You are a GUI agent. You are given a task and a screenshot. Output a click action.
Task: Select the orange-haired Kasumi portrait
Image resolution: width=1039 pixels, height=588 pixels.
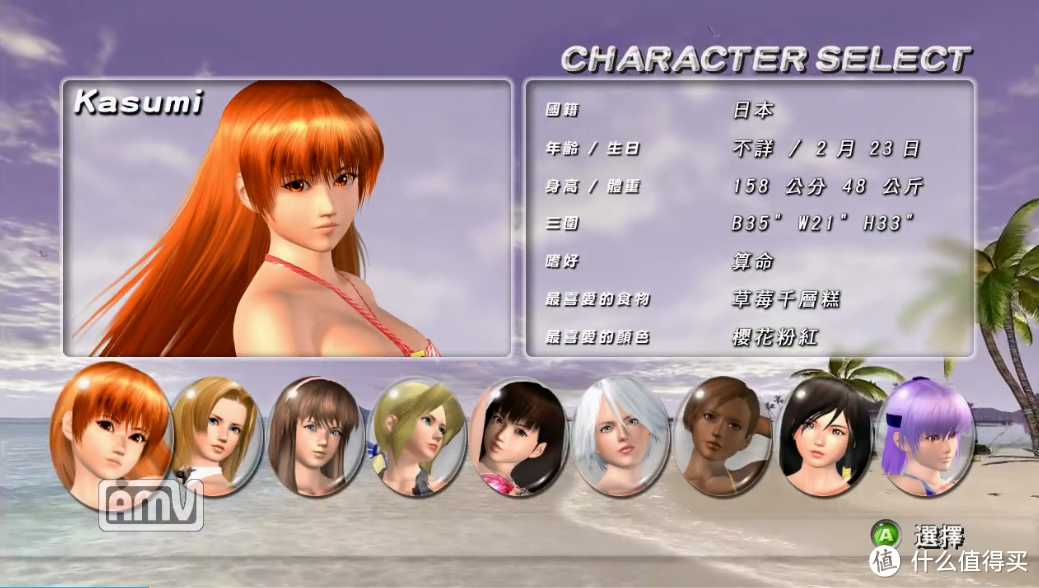click(x=110, y=435)
